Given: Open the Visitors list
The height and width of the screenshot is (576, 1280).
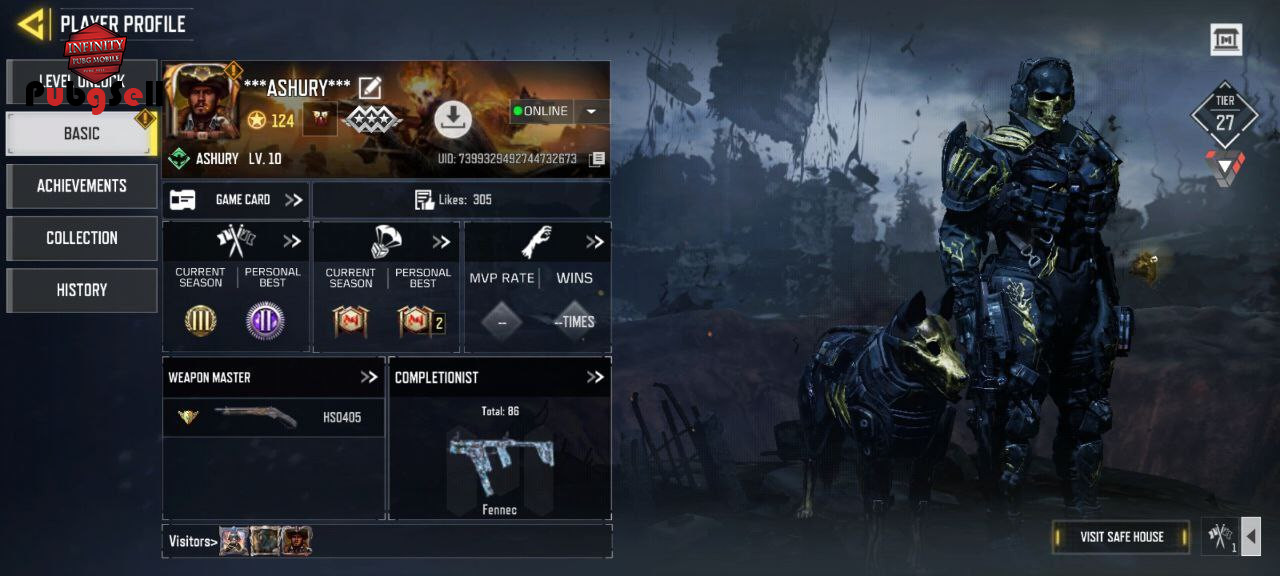Looking at the screenshot, I should pos(193,541).
